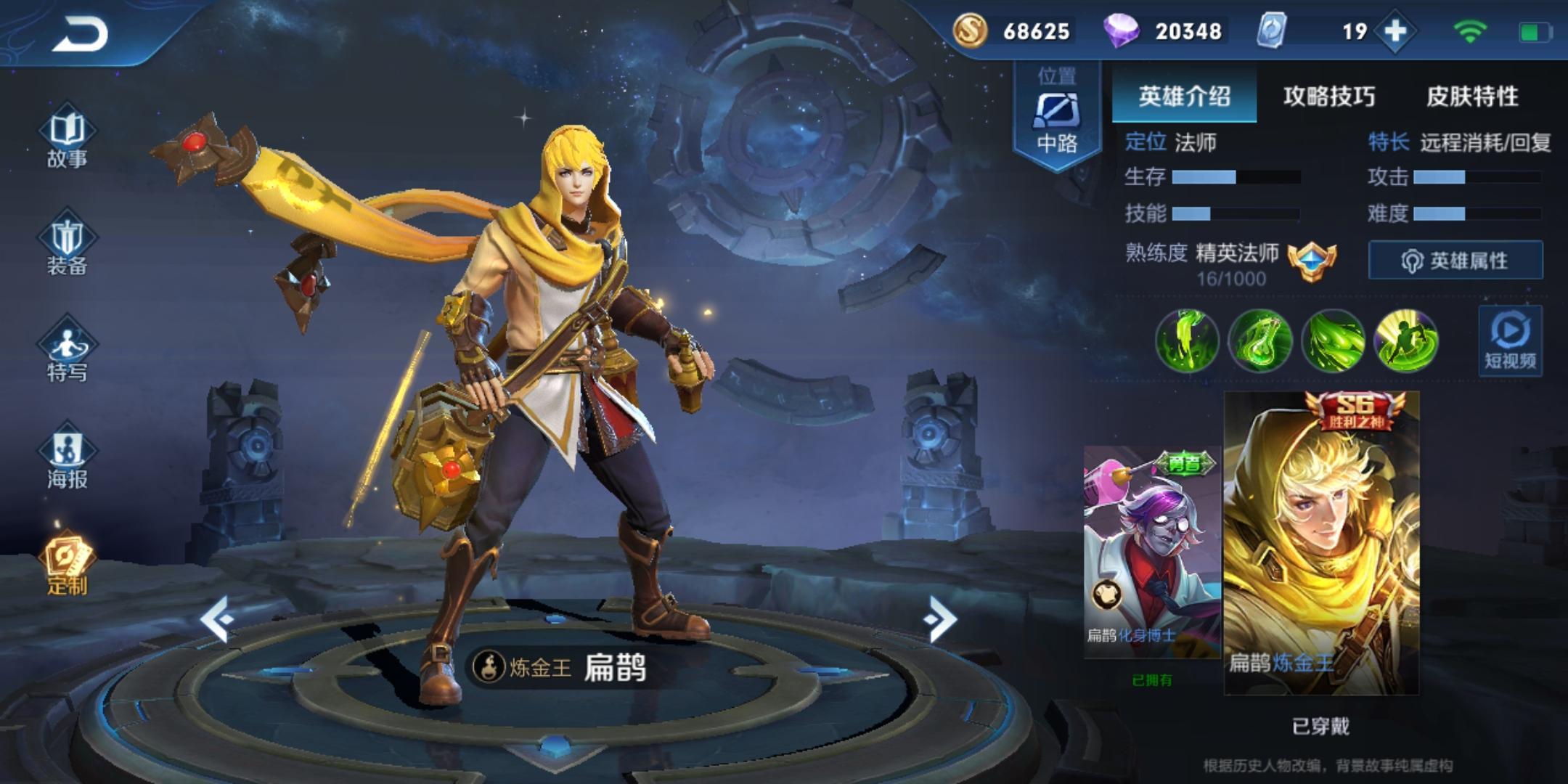Watch the 短视频 short video

tap(1510, 341)
